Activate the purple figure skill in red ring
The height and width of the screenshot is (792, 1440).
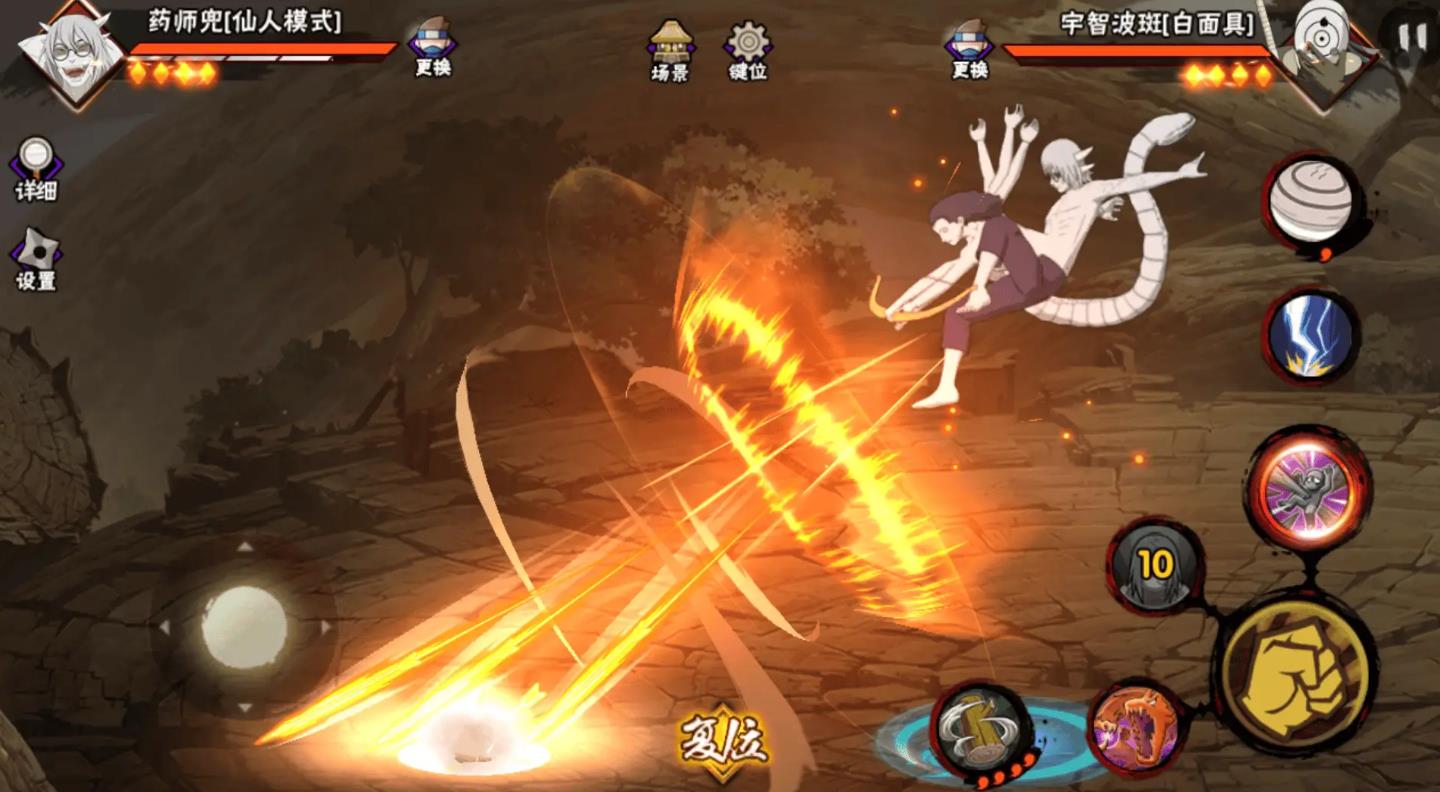click(x=1306, y=490)
